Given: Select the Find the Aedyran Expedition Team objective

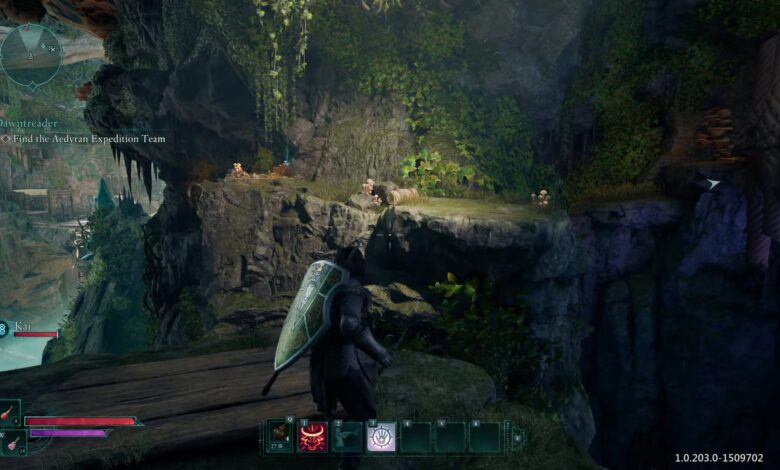Looking at the screenshot, I should [86, 139].
